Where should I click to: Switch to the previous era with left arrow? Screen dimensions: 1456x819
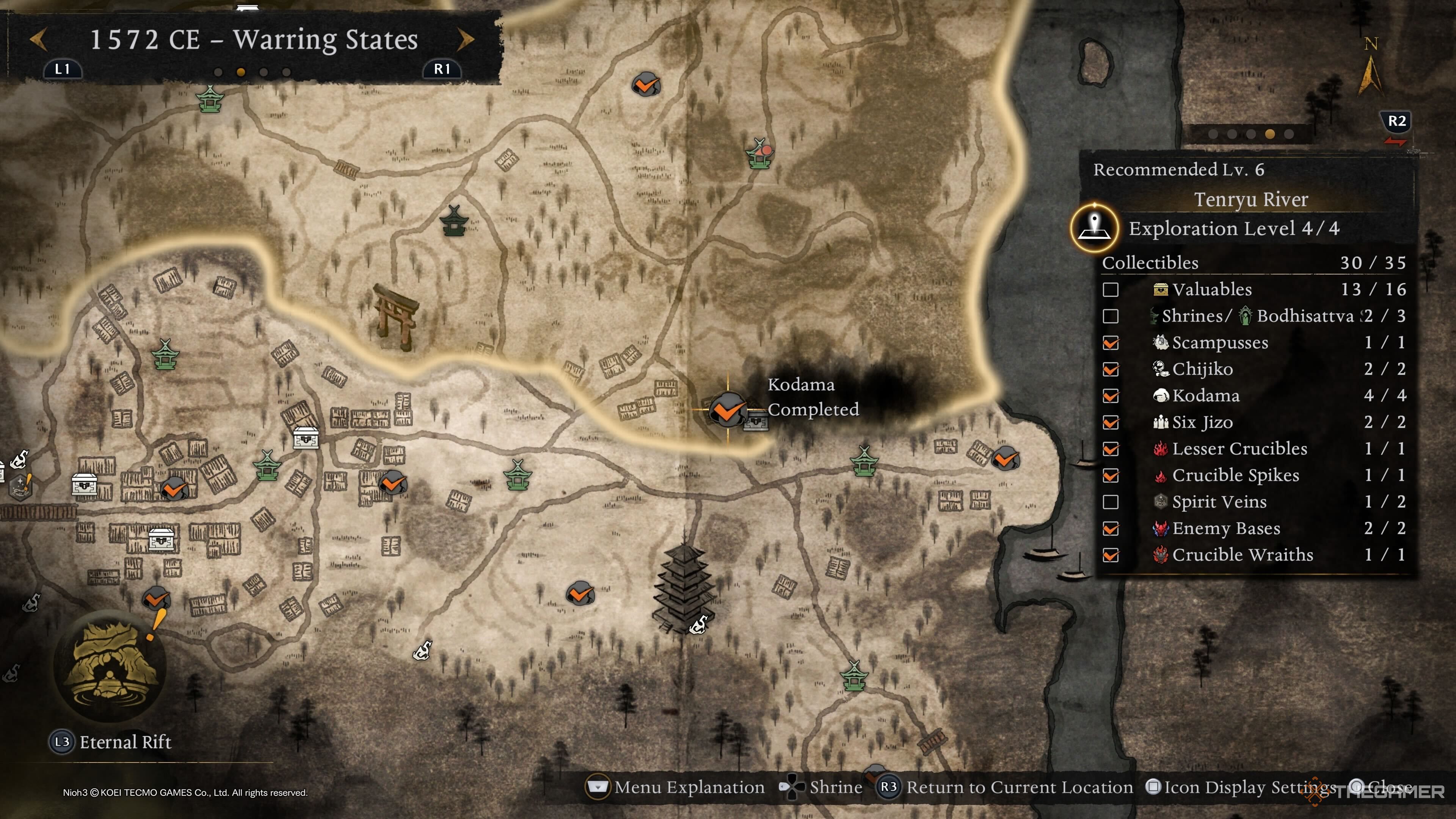(x=38, y=39)
